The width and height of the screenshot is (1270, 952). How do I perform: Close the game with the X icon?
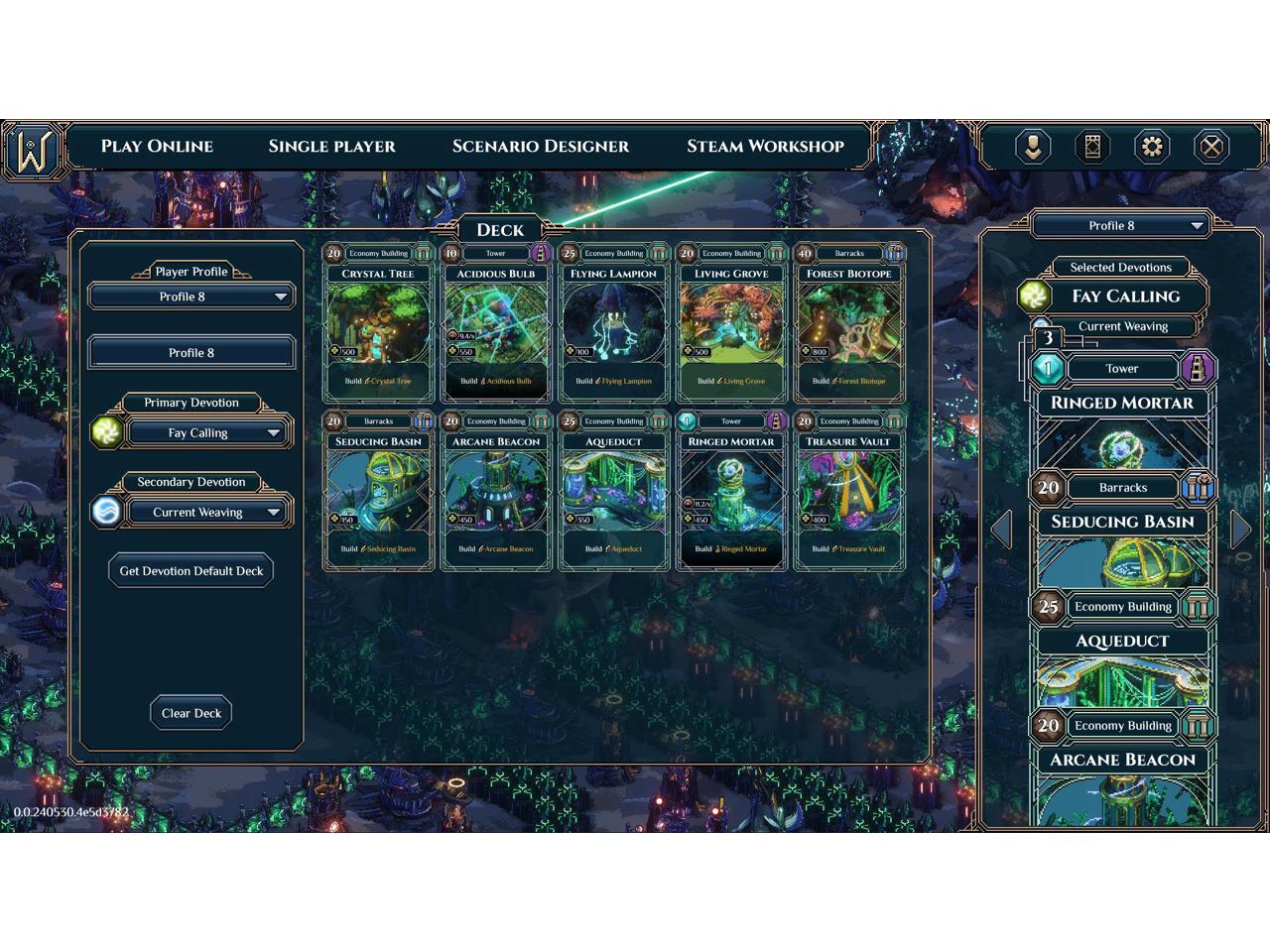(1211, 148)
